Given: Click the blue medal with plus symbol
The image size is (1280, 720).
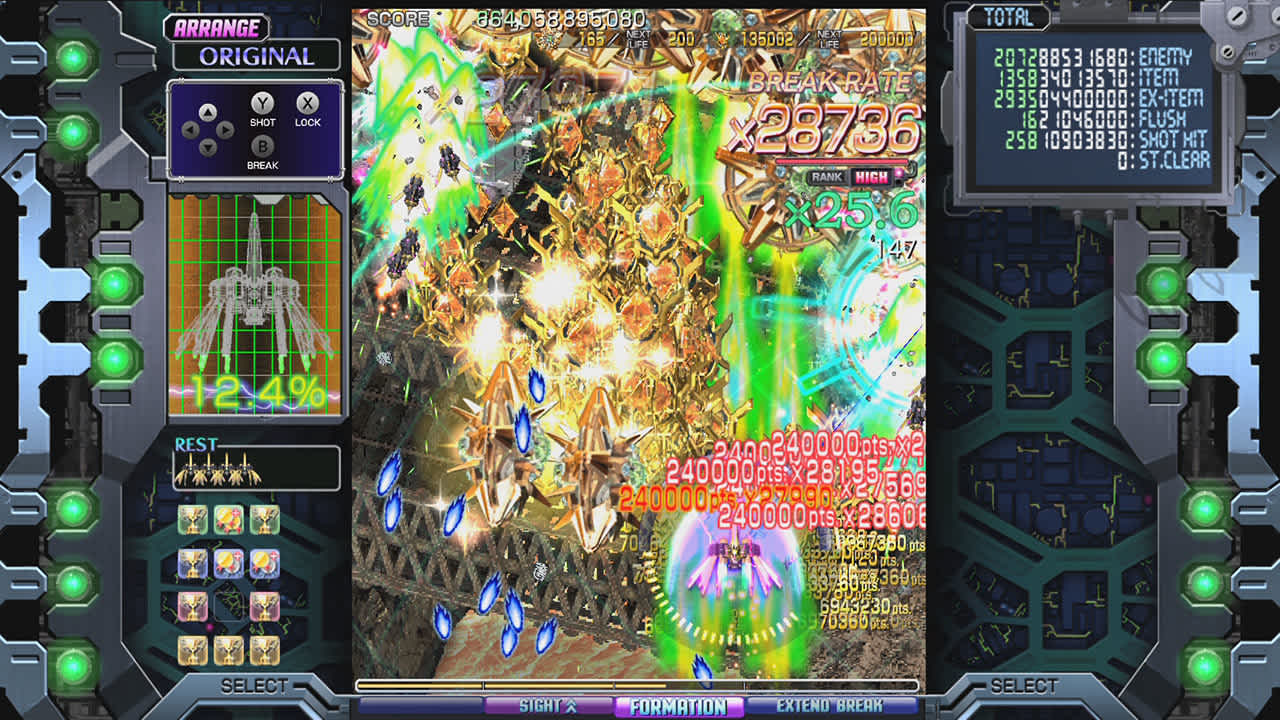Looking at the screenshot, I should 228,562.
